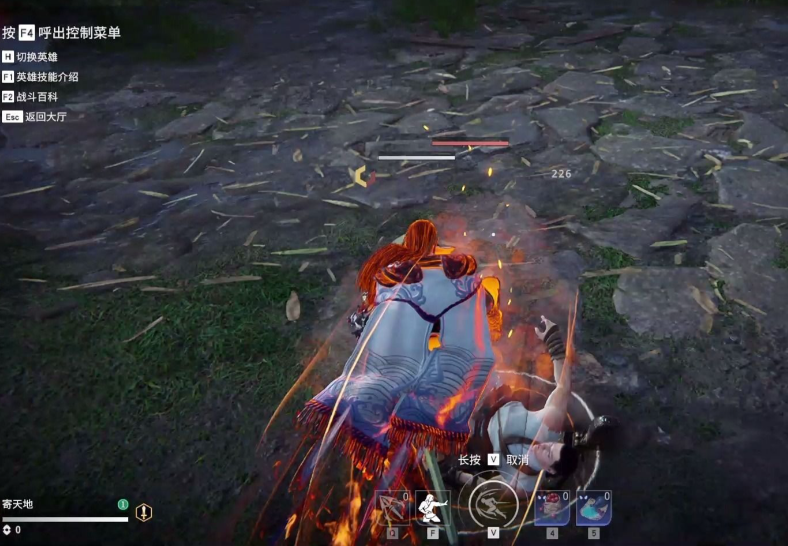Activate the martial stance skill icon
This screenshot has height=546, width=788.
[432, 508]
